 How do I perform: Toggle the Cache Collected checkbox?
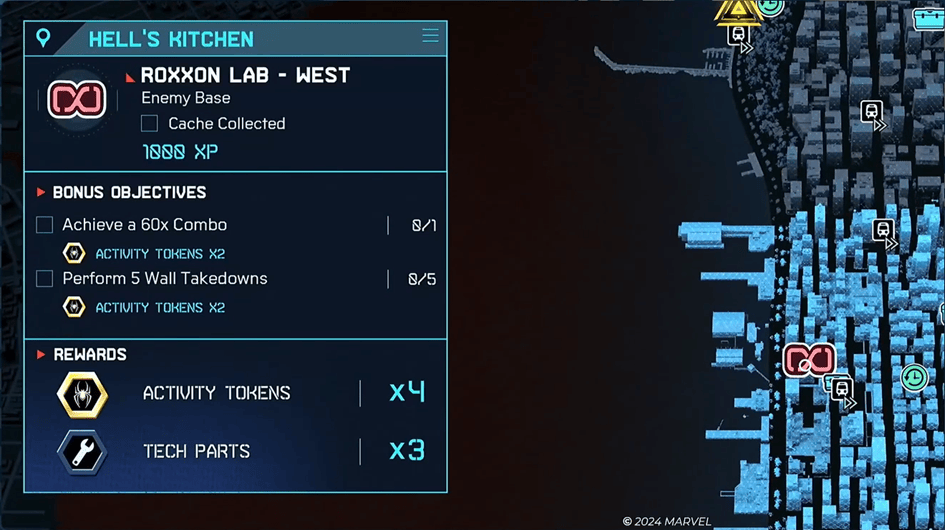tap(149, 123)
